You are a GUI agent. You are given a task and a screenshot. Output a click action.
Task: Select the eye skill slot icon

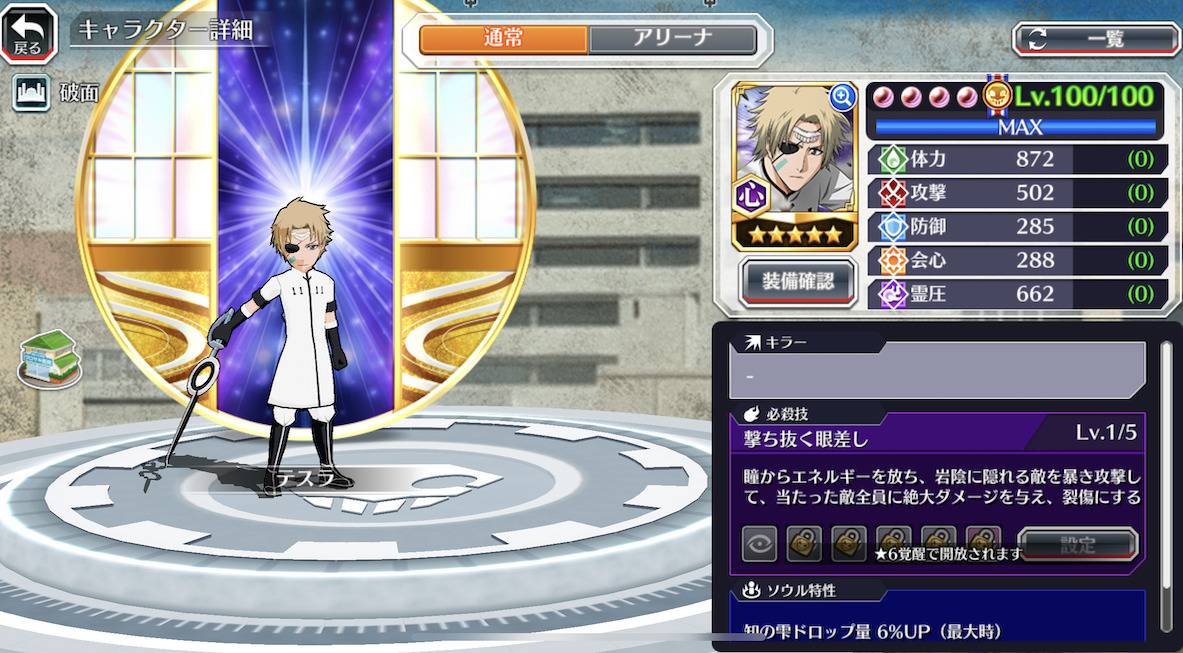coord(759,544)
